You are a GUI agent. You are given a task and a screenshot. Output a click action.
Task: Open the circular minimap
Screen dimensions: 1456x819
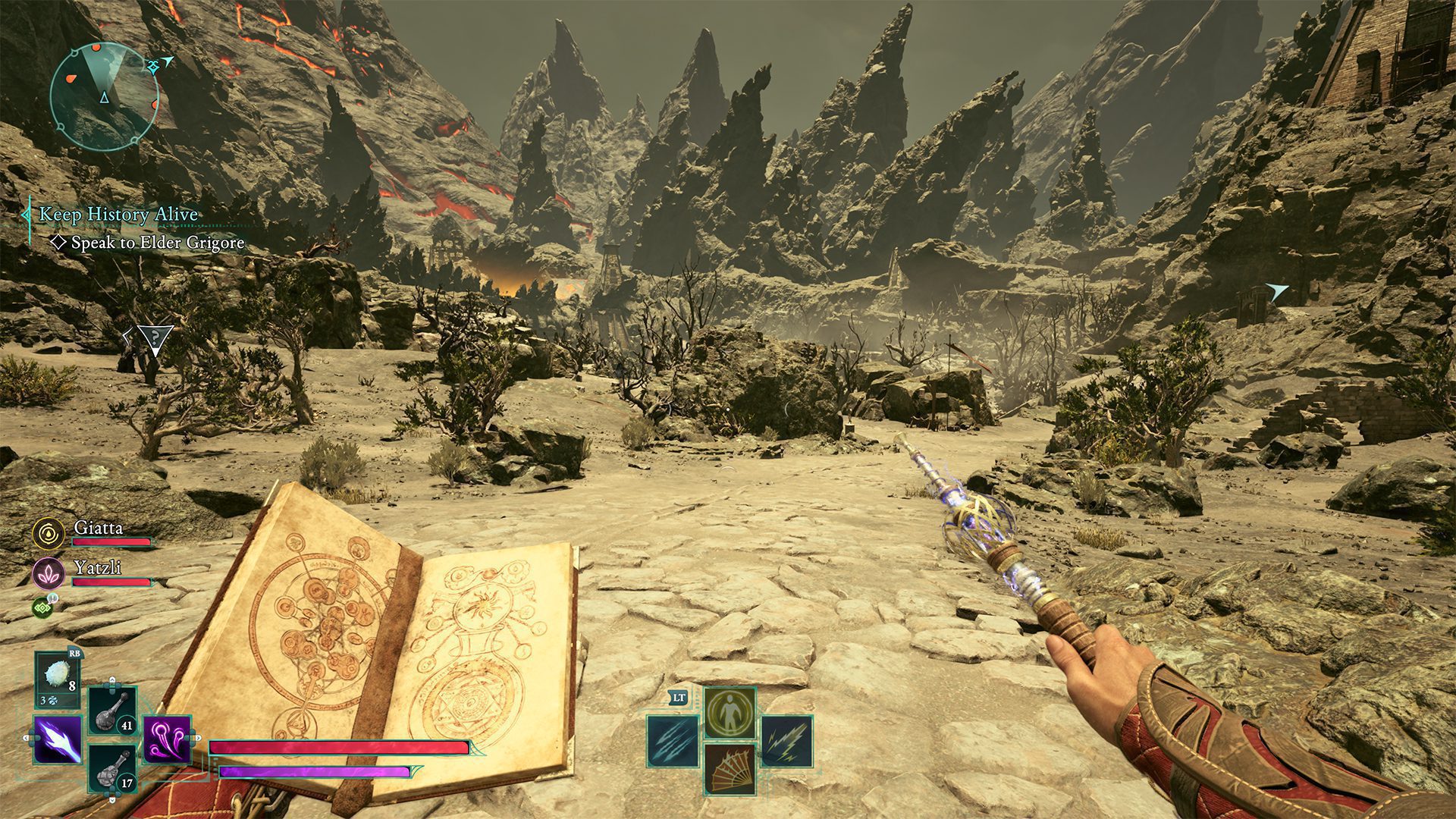[104, 96]
